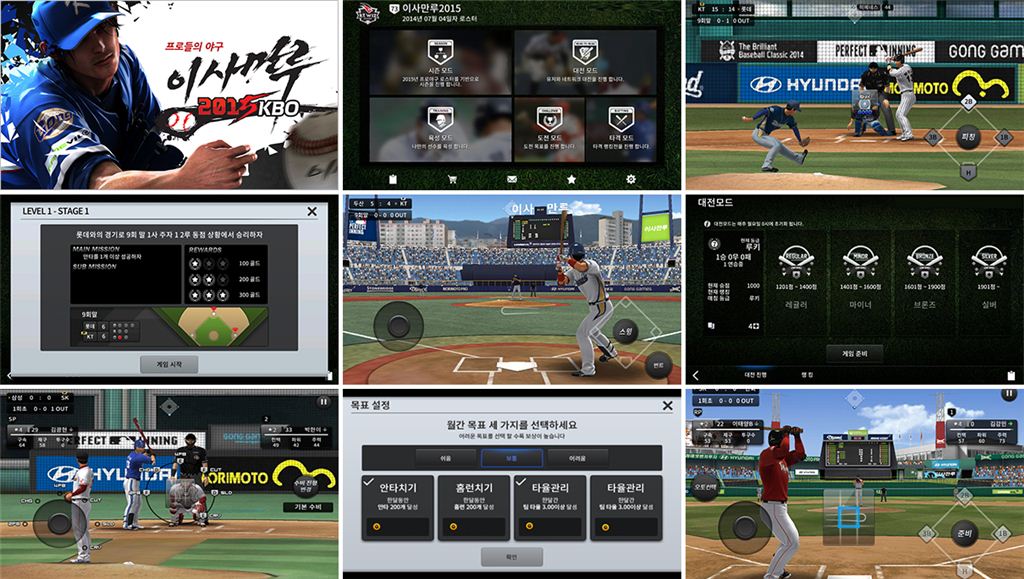This screenshot has height=579, width=1024.
Task: Confirm goals with 확인 button
Action: point(511,557)
